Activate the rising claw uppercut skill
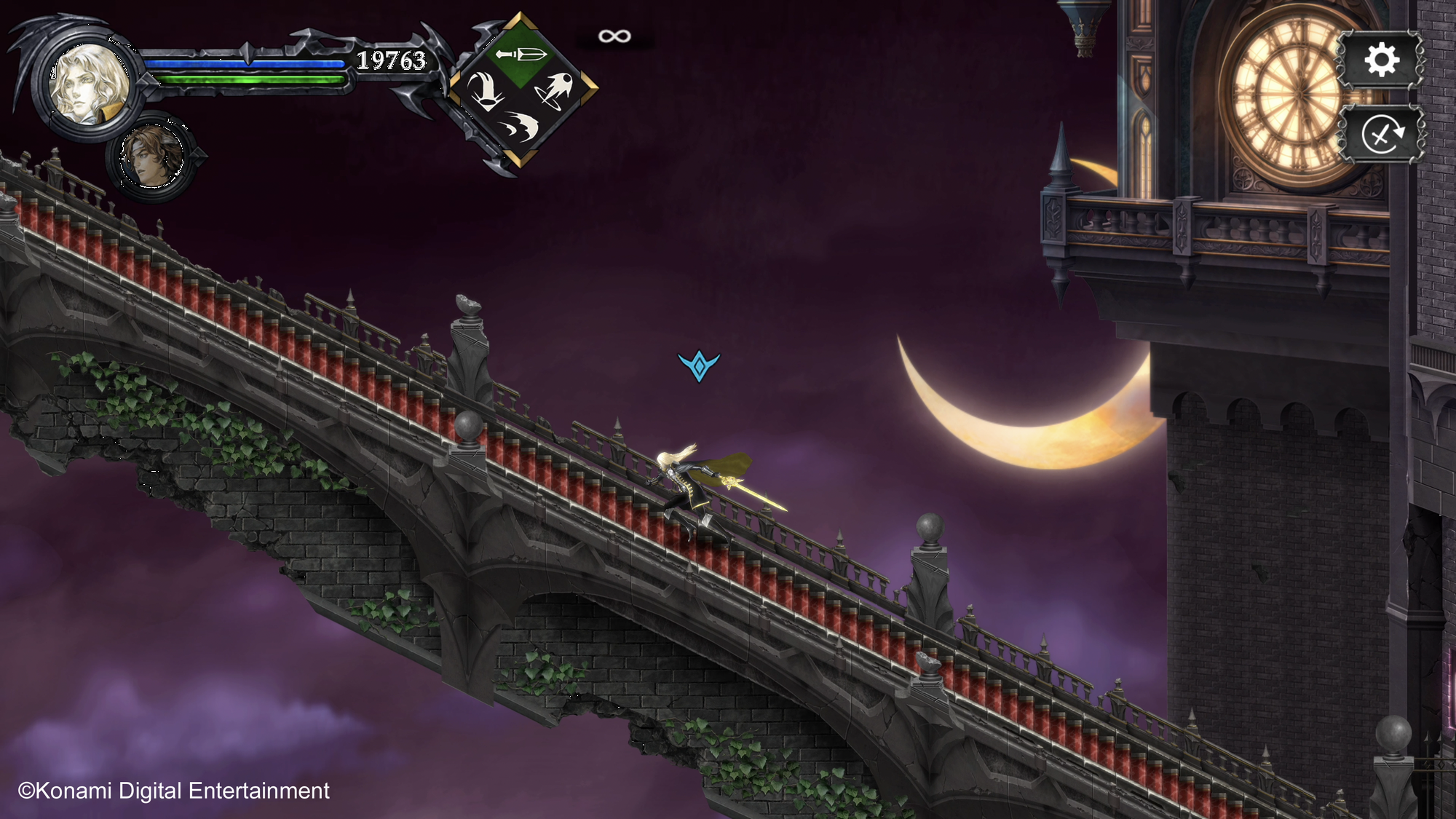Screen dimensions: 1456x819 pyautogui.click(x=485, y=91)
